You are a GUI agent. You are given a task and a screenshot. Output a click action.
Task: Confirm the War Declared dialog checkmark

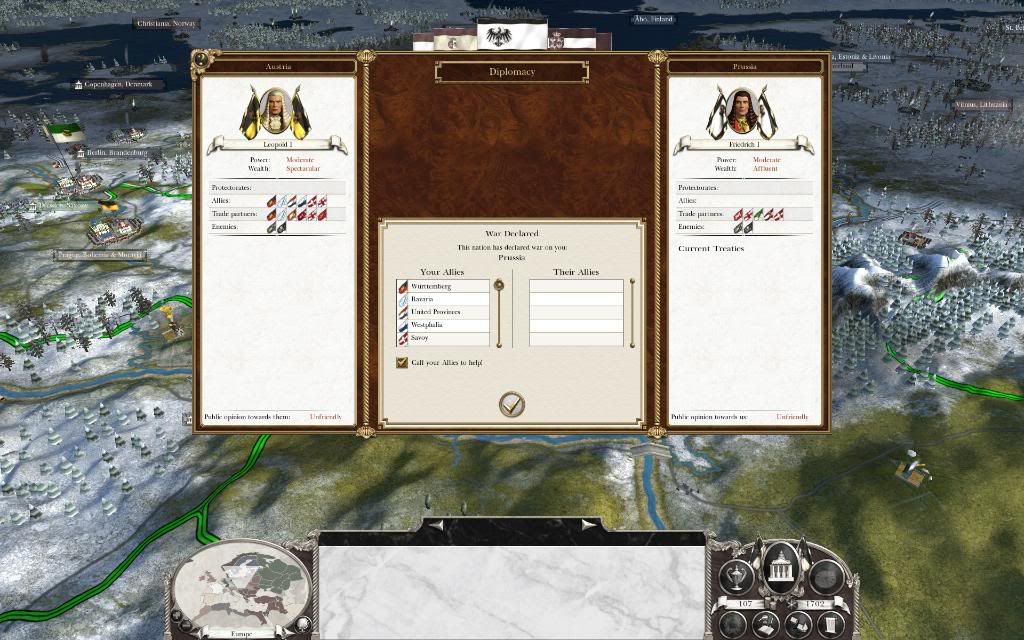pos(511,404)
